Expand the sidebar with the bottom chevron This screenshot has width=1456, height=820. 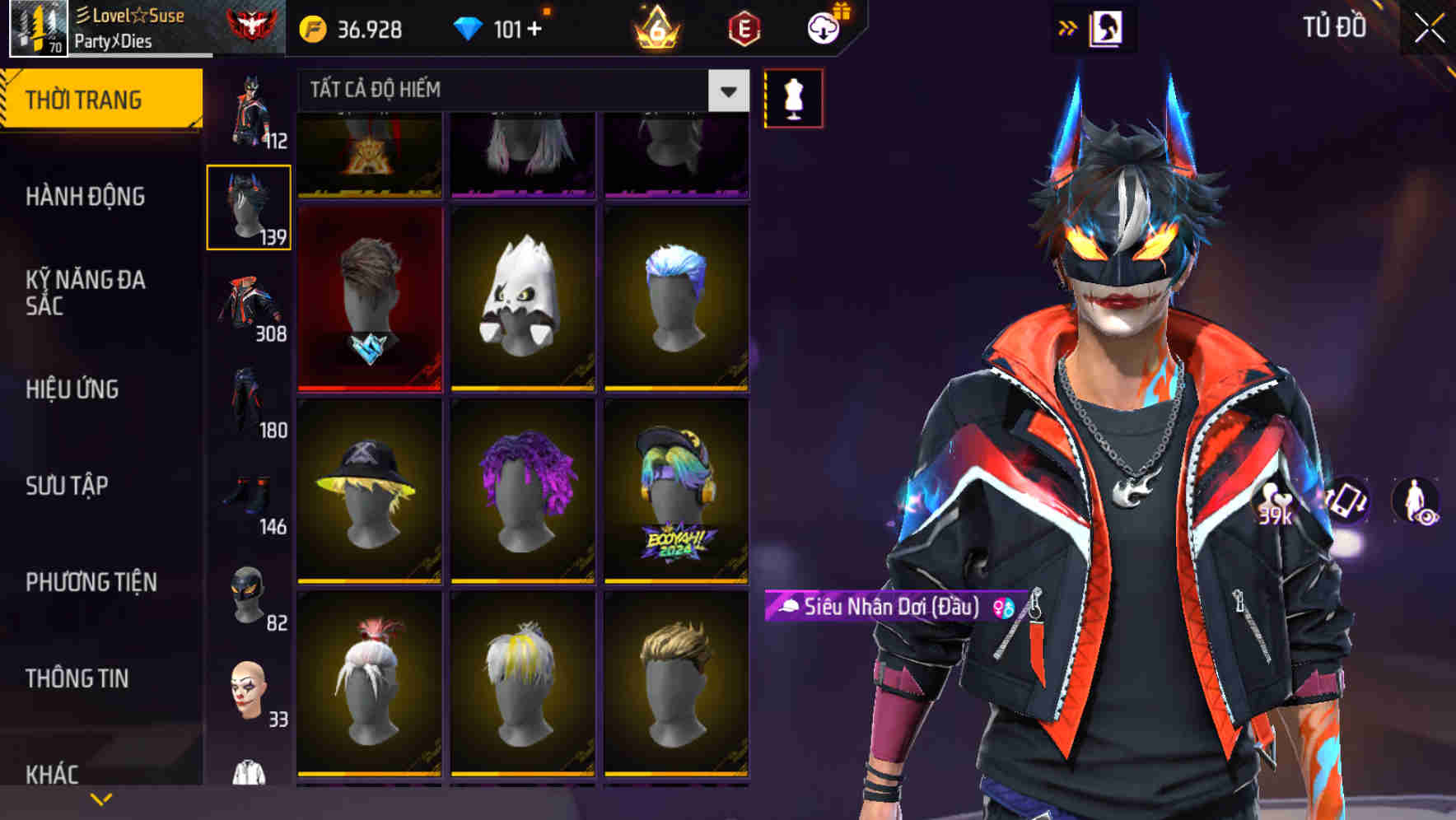pos(100,799)
